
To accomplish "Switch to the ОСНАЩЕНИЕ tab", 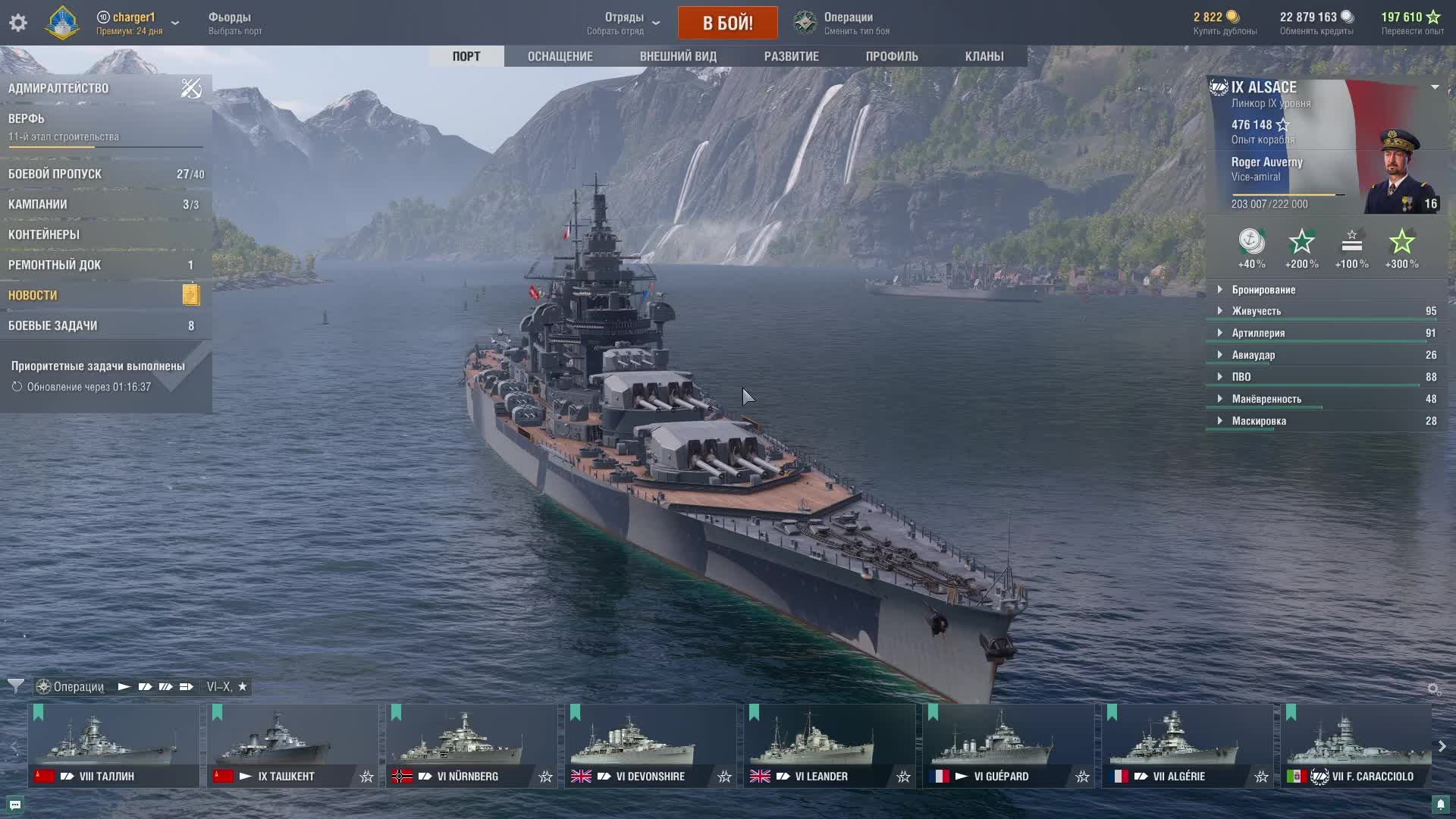I will pyautogui.click(x=560, y=56).
